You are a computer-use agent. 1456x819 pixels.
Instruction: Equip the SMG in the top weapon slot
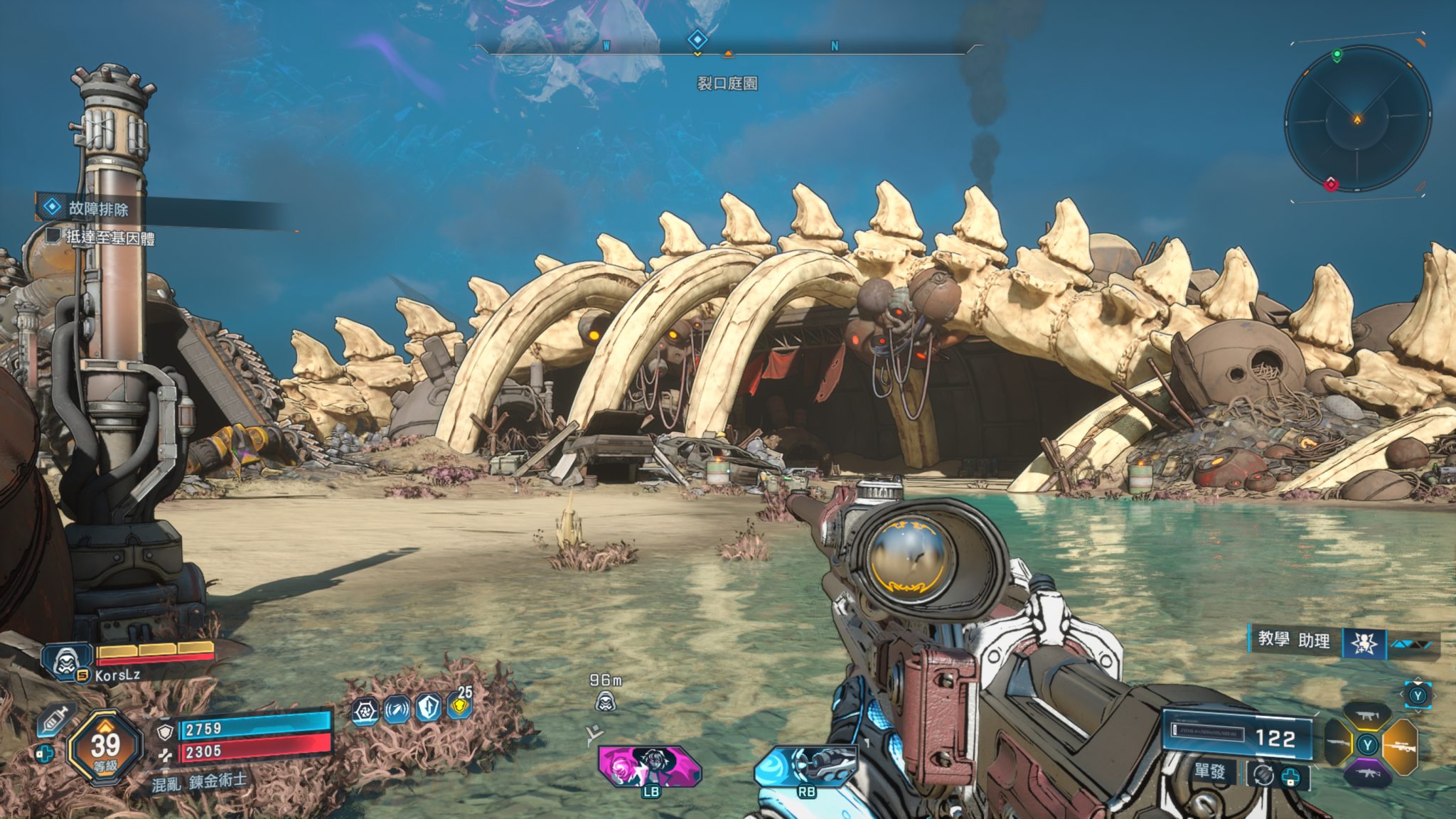[x=1369, y=716]
